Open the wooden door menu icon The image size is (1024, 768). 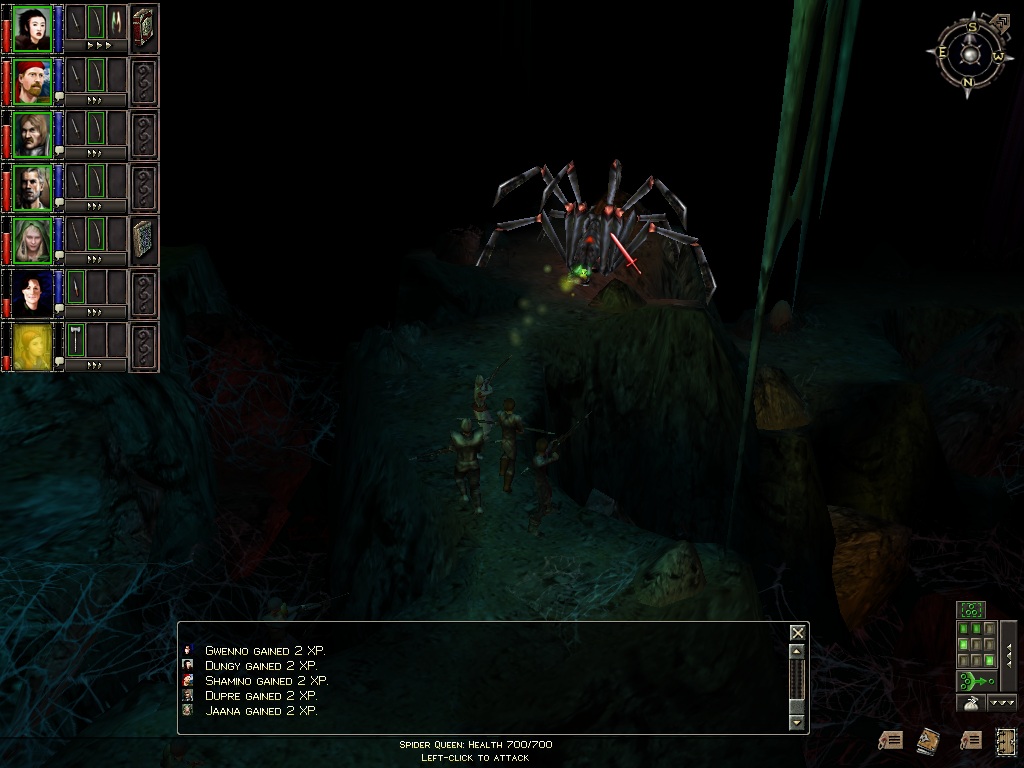[x=1006, y=740]
